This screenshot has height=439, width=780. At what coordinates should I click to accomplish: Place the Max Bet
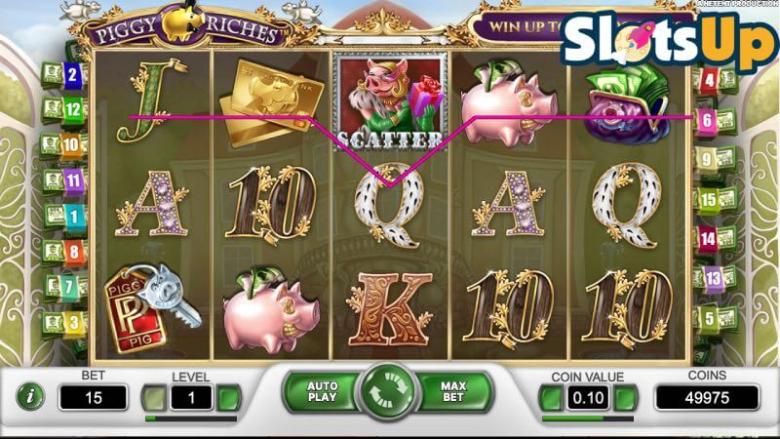[455, 391]
